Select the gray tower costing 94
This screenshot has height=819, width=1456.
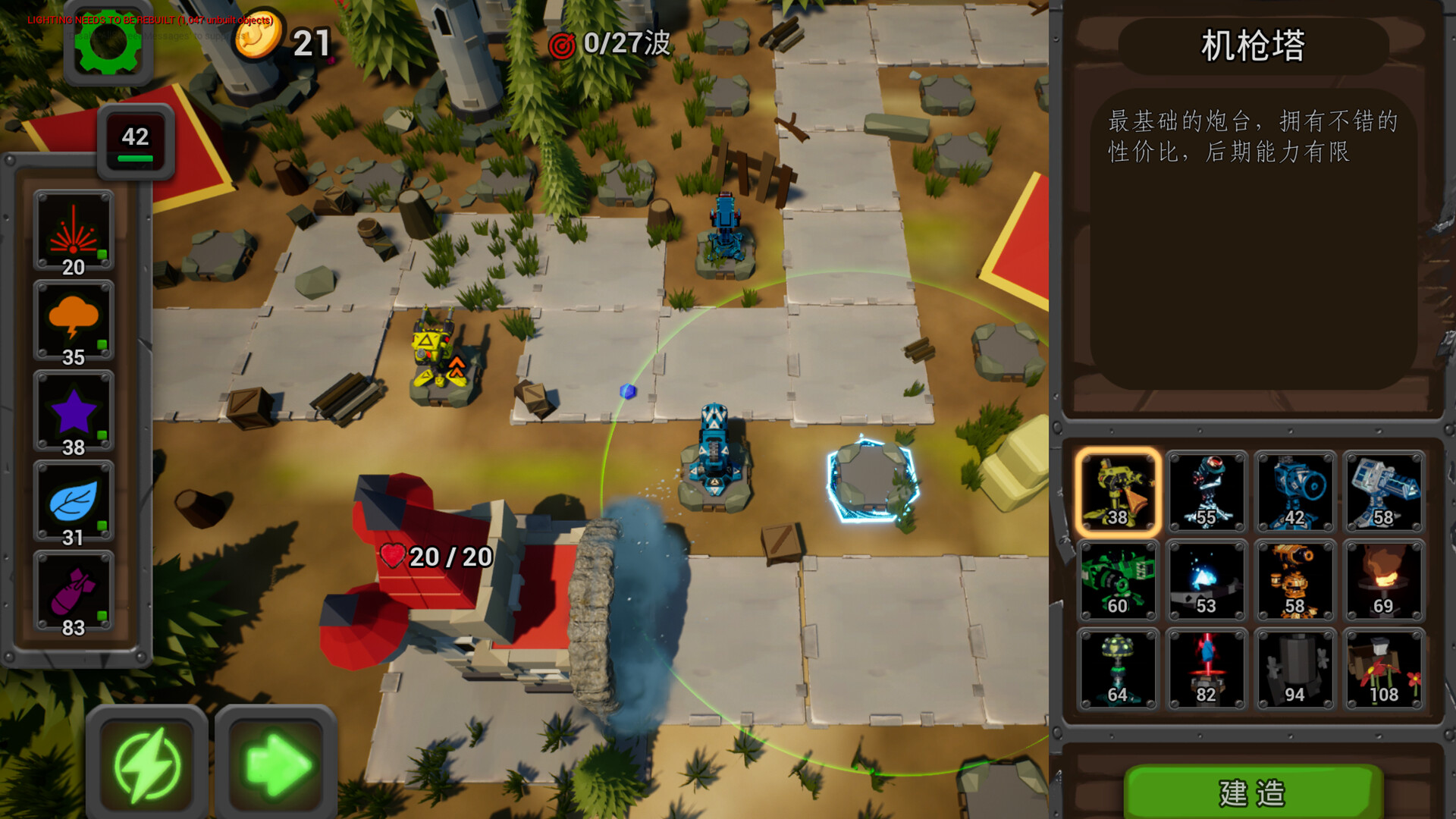tap(1295, 670)
